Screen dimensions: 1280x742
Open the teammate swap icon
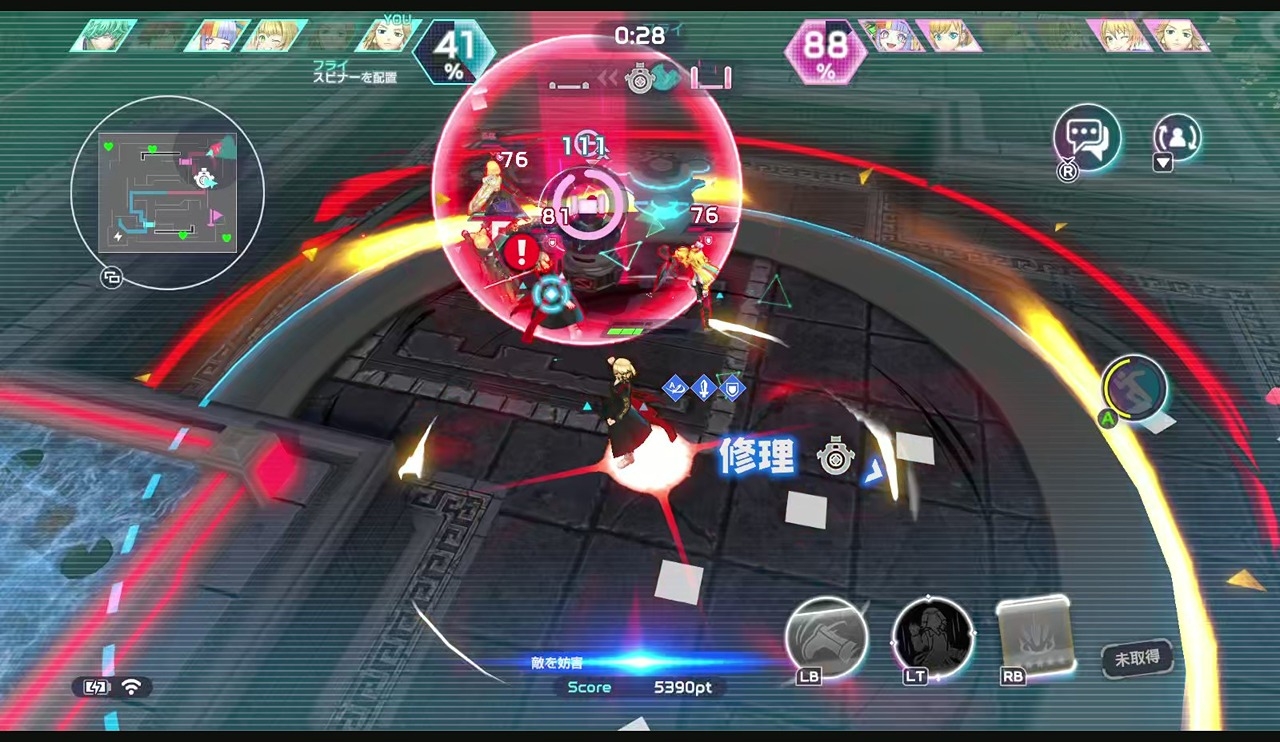click(1176, 137)
